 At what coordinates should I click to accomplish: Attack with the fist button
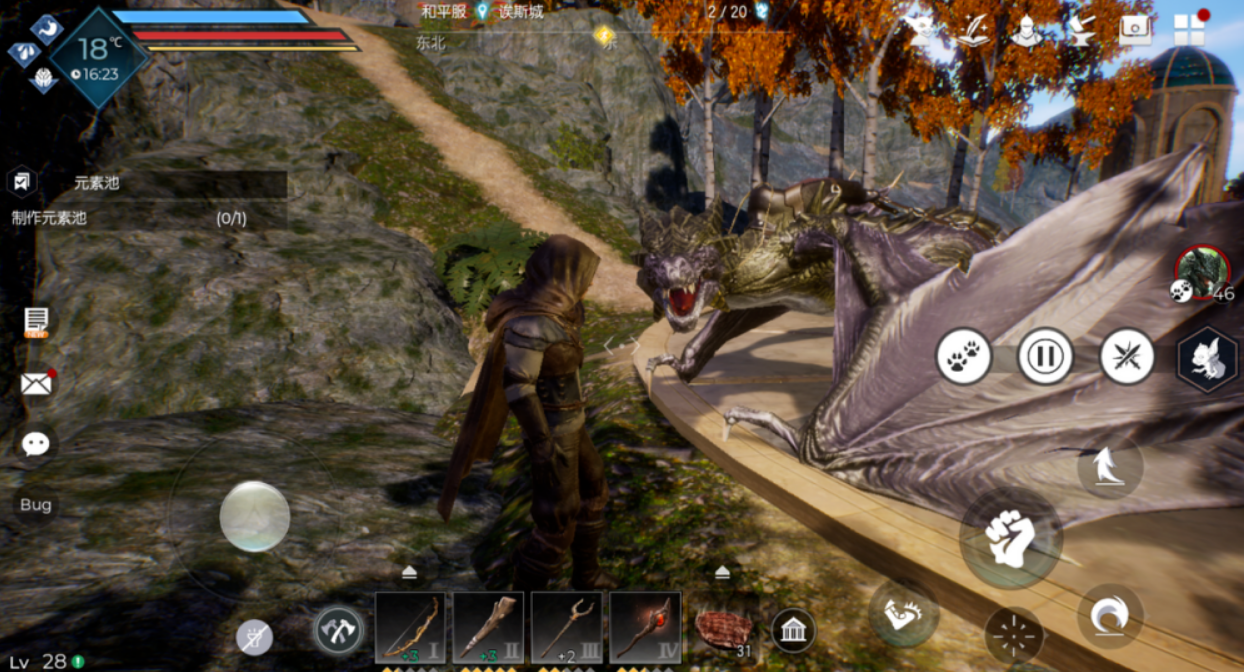tap(1010, 538)
